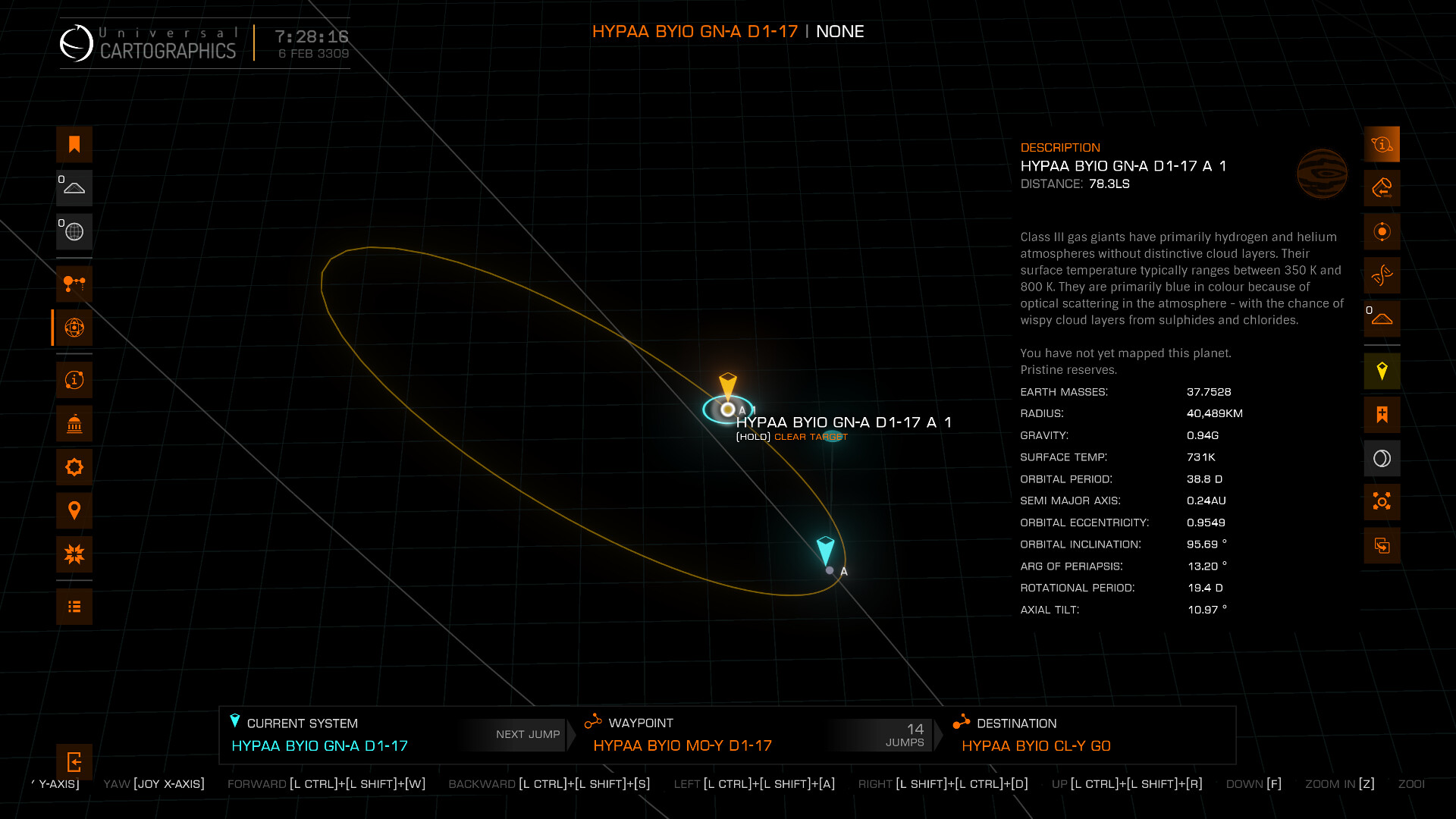Select planet HYPAA BYIO GN-A D1-17 A 1 marker
Viewport: 1456px width, 819px height.
click(x=728, y=409)
